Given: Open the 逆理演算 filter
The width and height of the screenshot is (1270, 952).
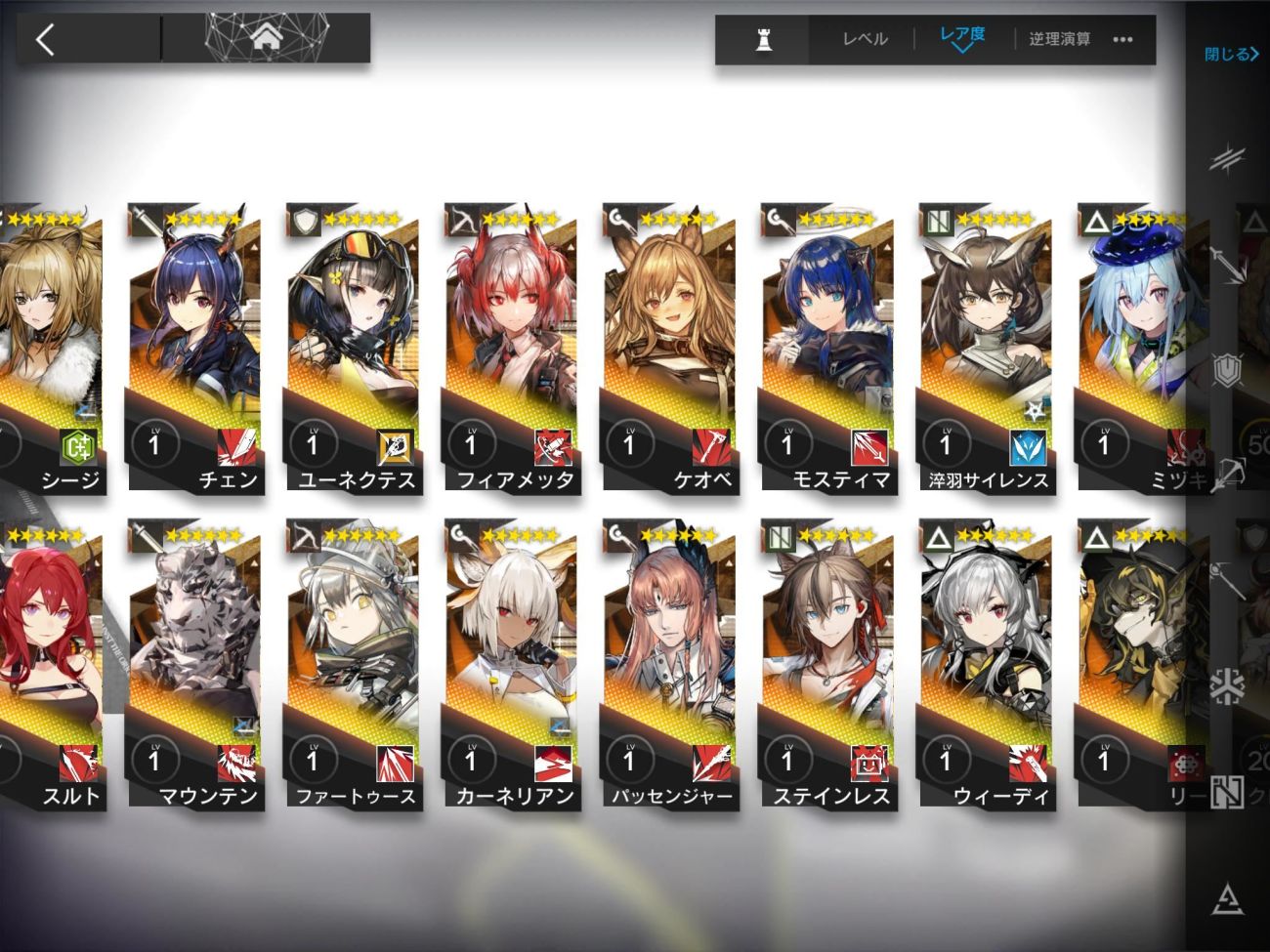Looking at the screenshot, I should coord(1060,39).
